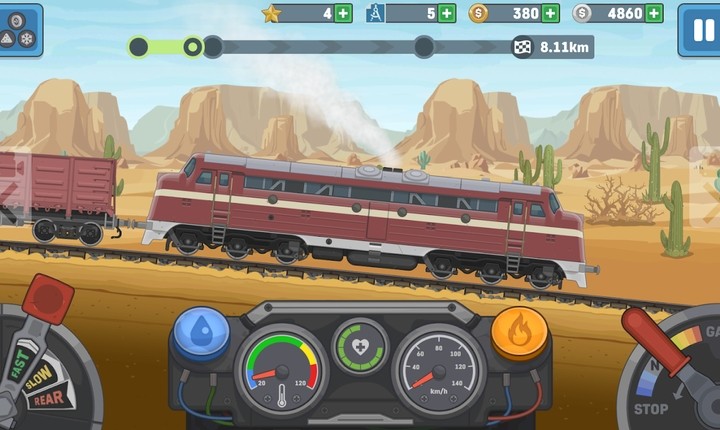Hit STOP on the throttle dial
The width and height of the screenshot is (720, 430).
coord(651,408)
